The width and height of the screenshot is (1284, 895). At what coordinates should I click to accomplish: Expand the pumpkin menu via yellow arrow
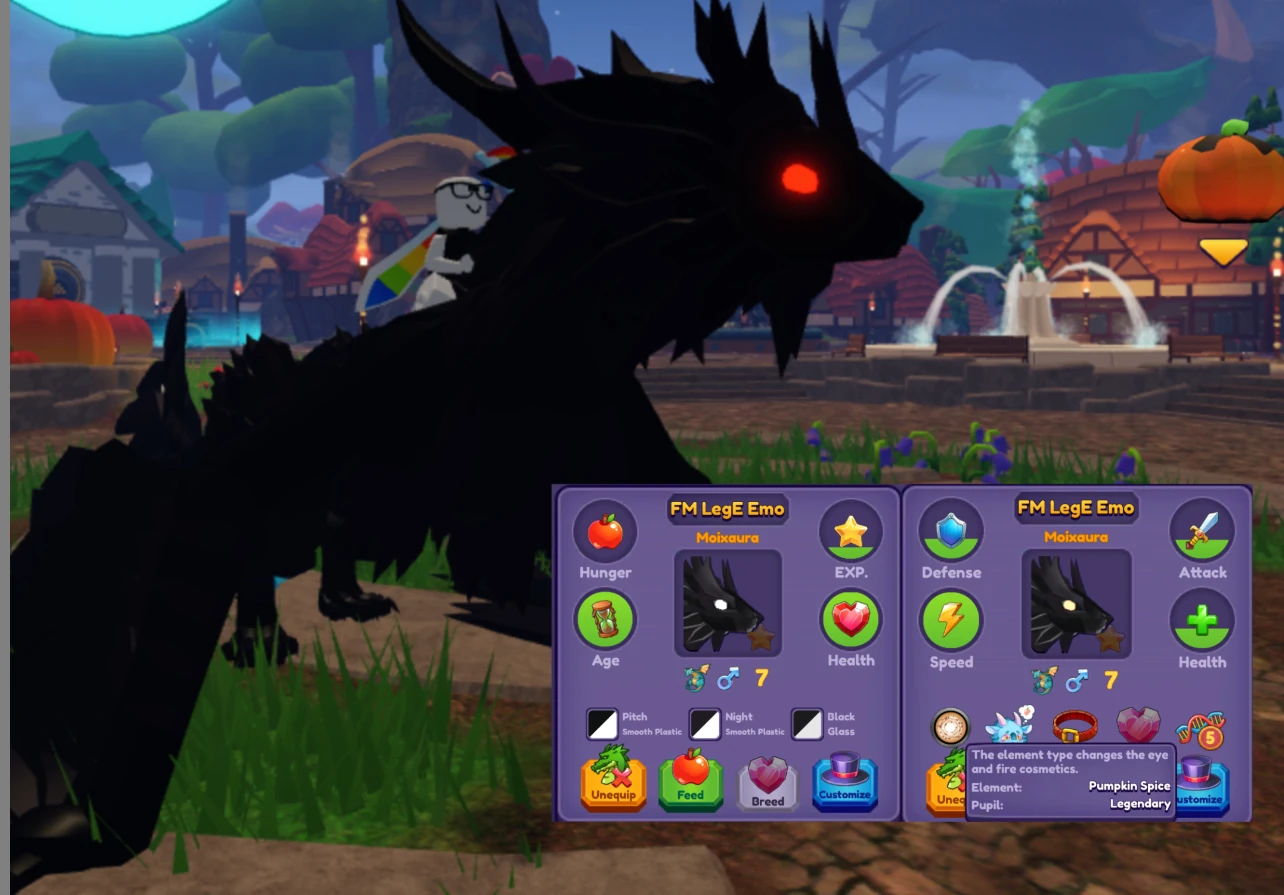click(1224, 251)
